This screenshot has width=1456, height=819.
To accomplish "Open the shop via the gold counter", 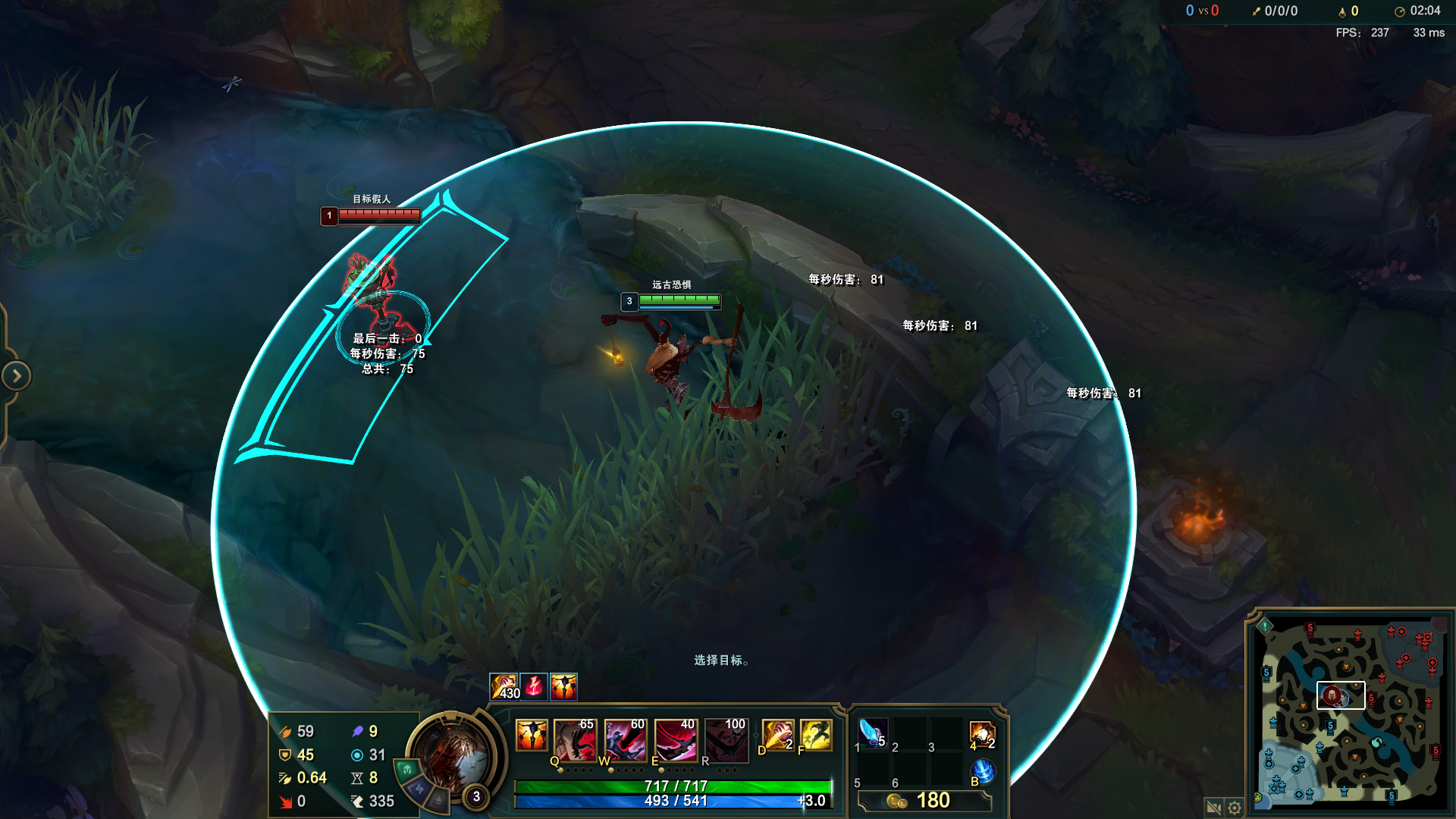I will (x=924, y=801).
